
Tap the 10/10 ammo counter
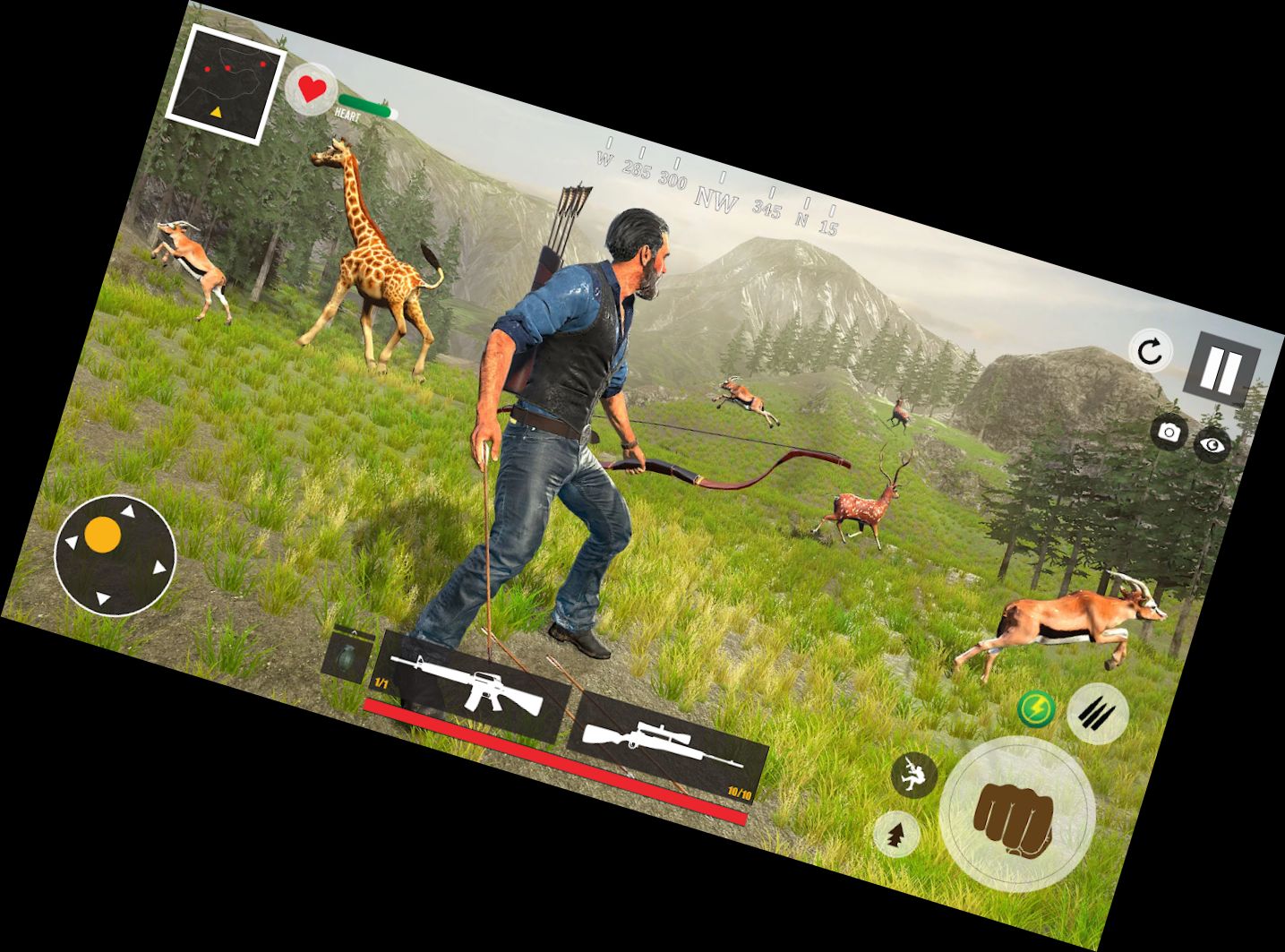(739, 791)
